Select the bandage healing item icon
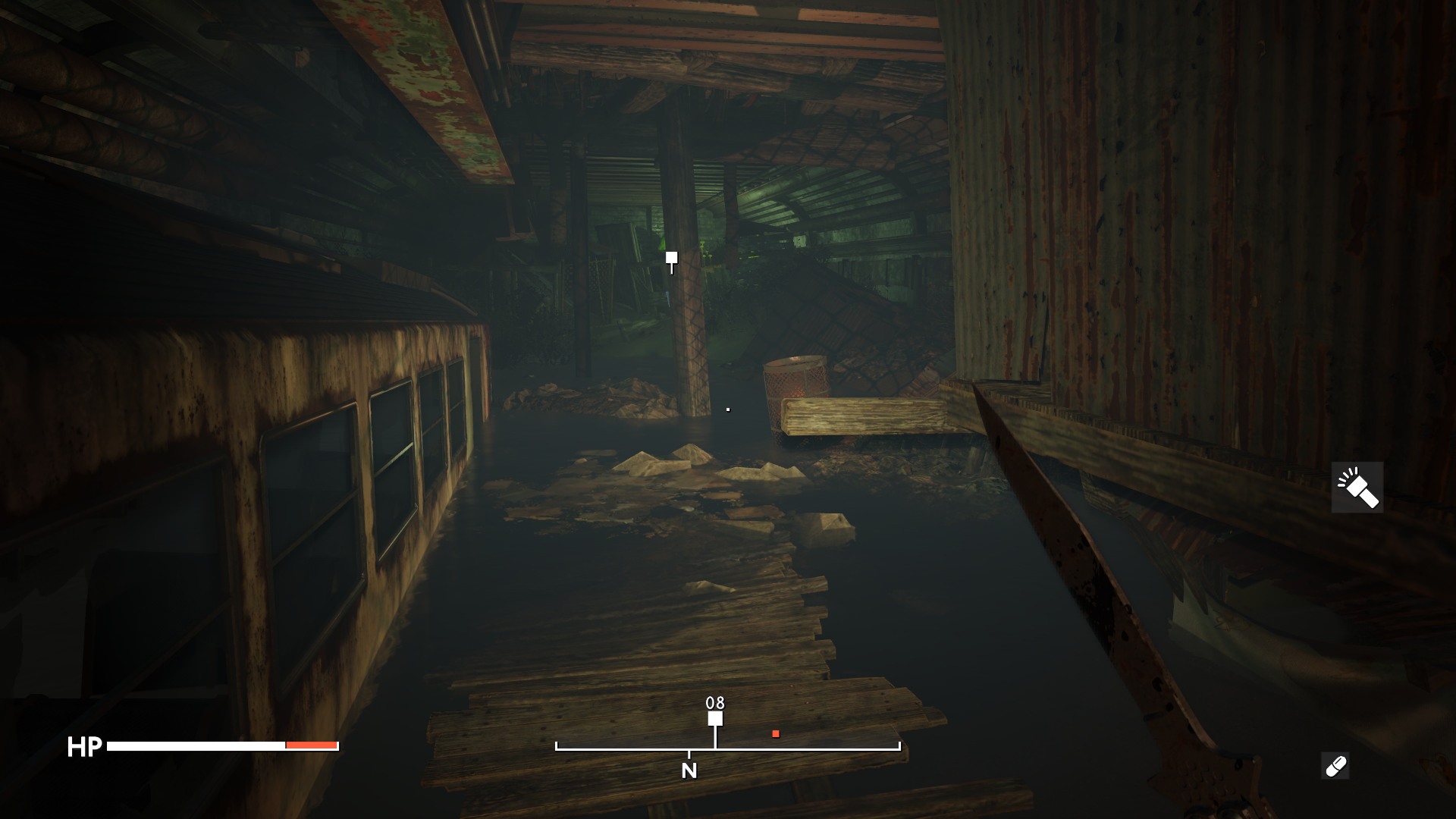Screen dimensions: 1456x819 1335,766
